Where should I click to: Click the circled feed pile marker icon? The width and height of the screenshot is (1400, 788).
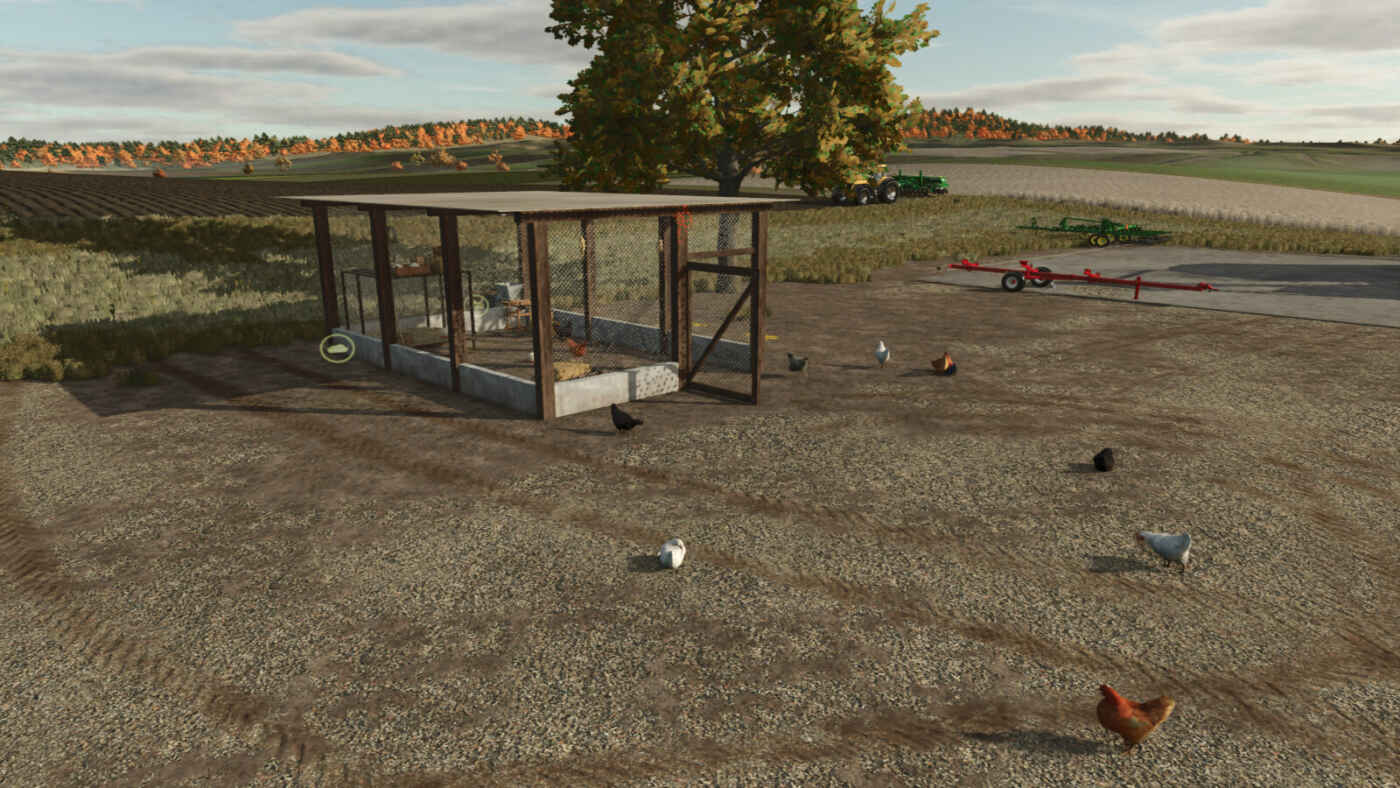pos(337,348)
